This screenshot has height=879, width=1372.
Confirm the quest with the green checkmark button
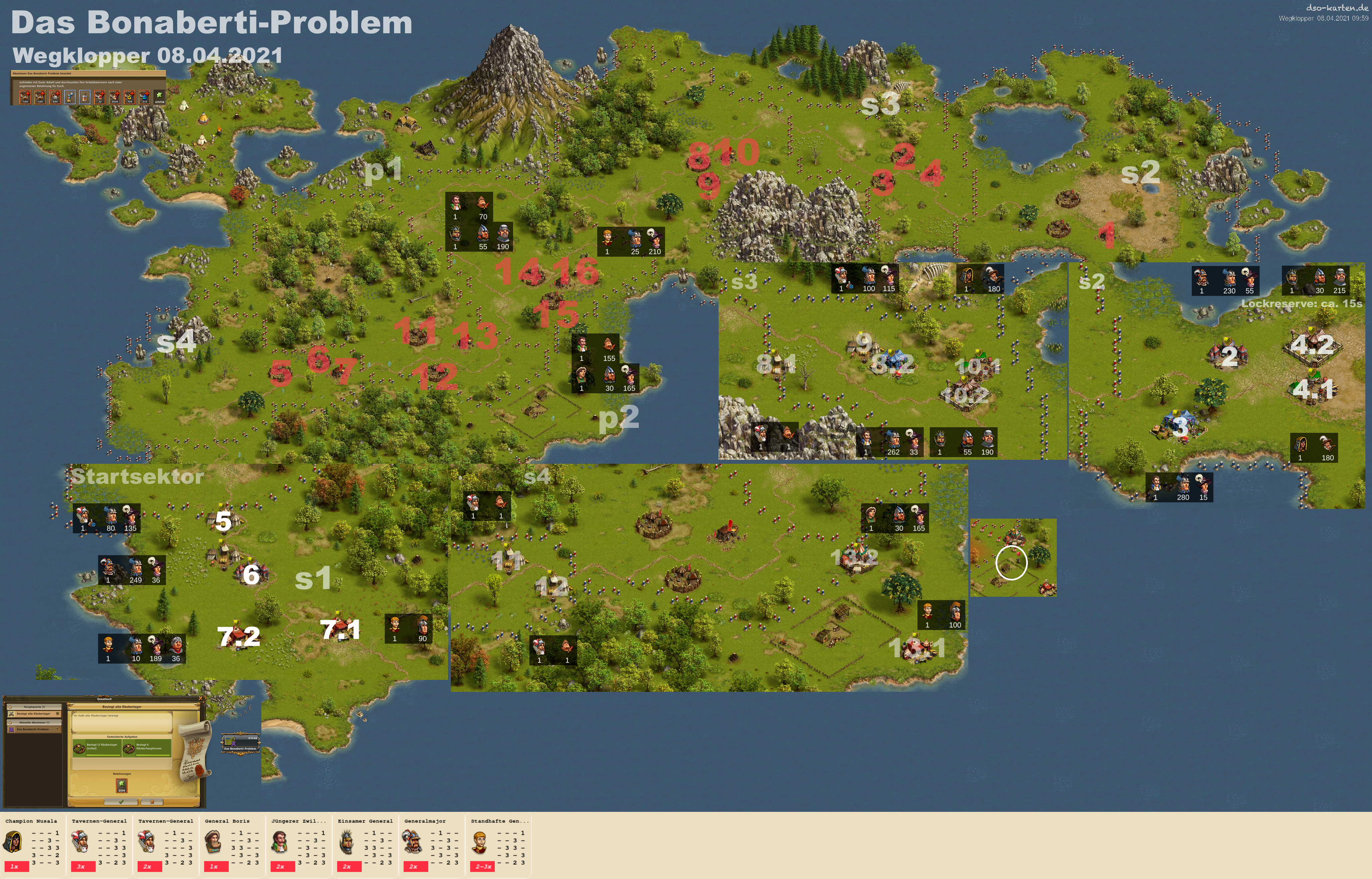pyautogui.click(x=121, y=802)
